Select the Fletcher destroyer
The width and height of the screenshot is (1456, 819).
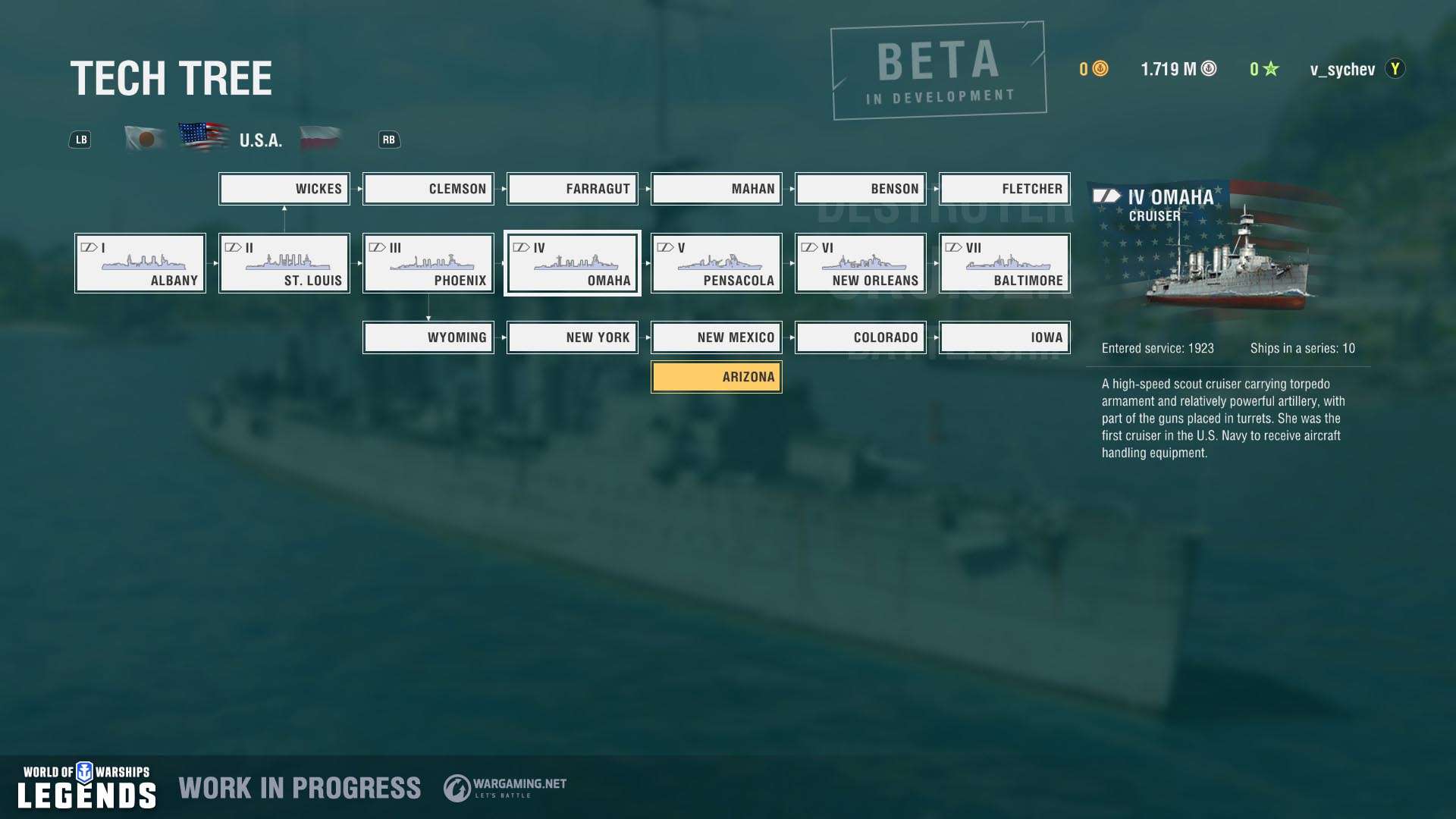click(x=1005, y=189)
